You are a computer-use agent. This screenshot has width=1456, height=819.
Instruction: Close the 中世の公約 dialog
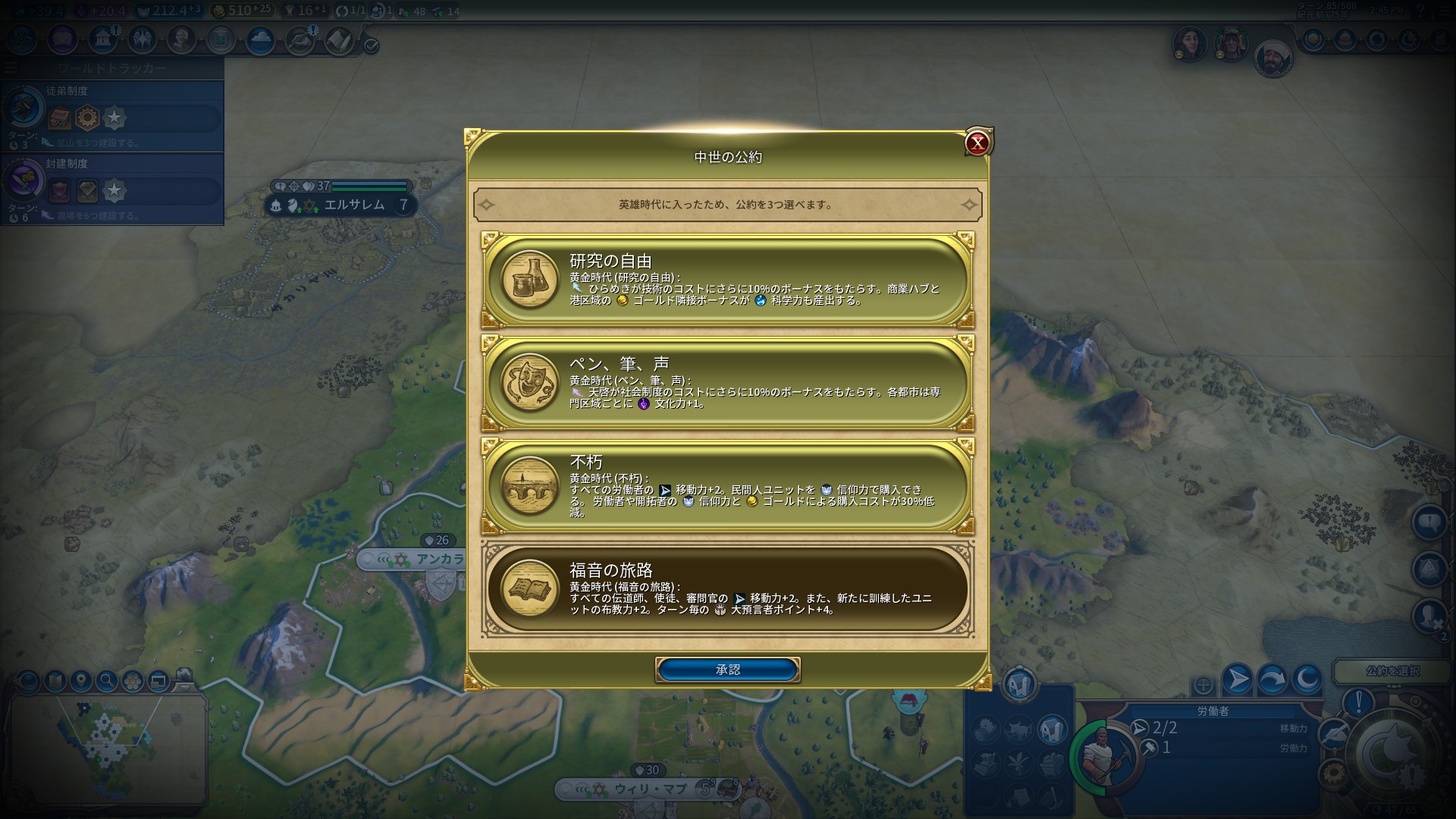click(x=977, y=143)
